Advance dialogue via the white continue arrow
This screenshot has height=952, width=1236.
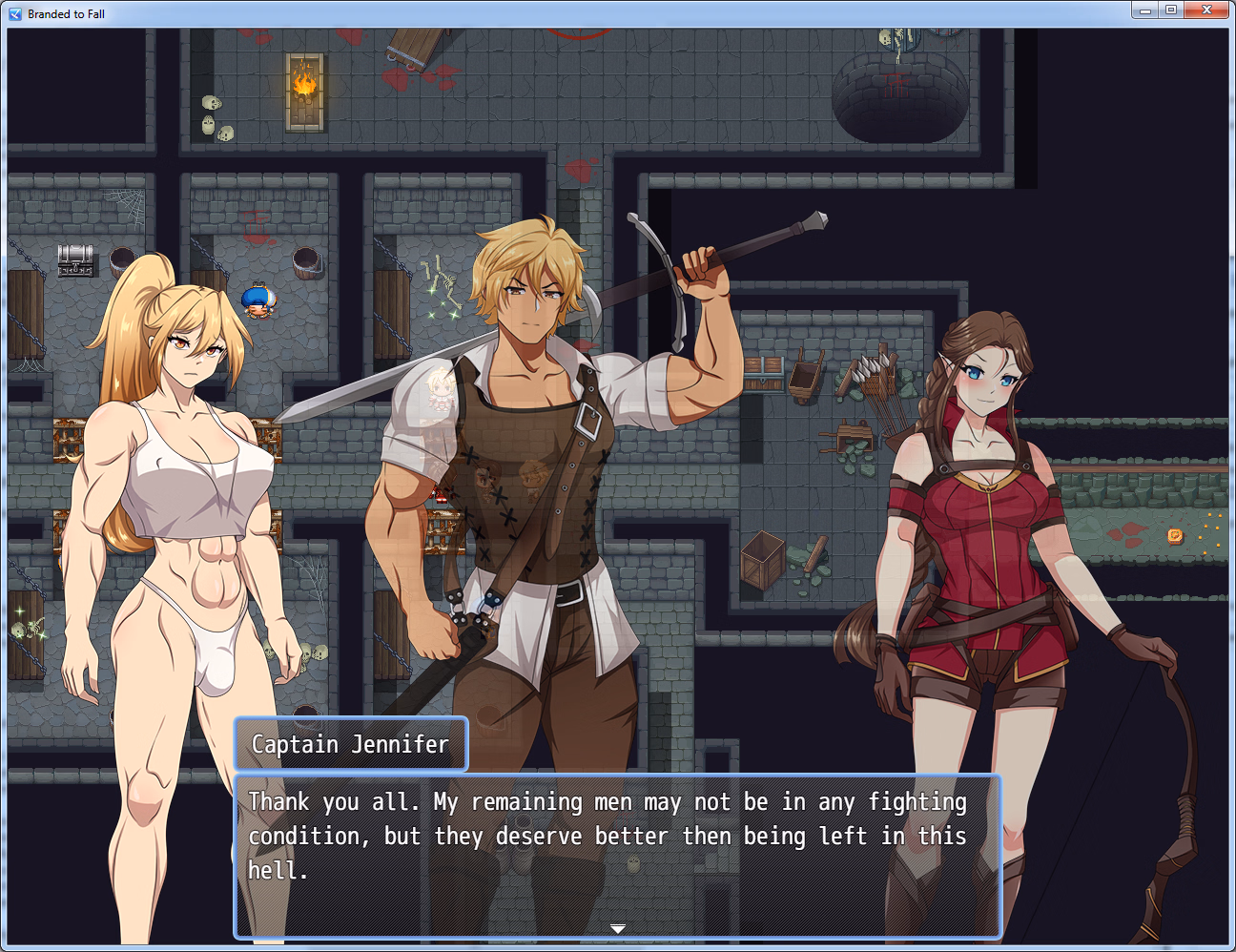(x=618, y=928)
